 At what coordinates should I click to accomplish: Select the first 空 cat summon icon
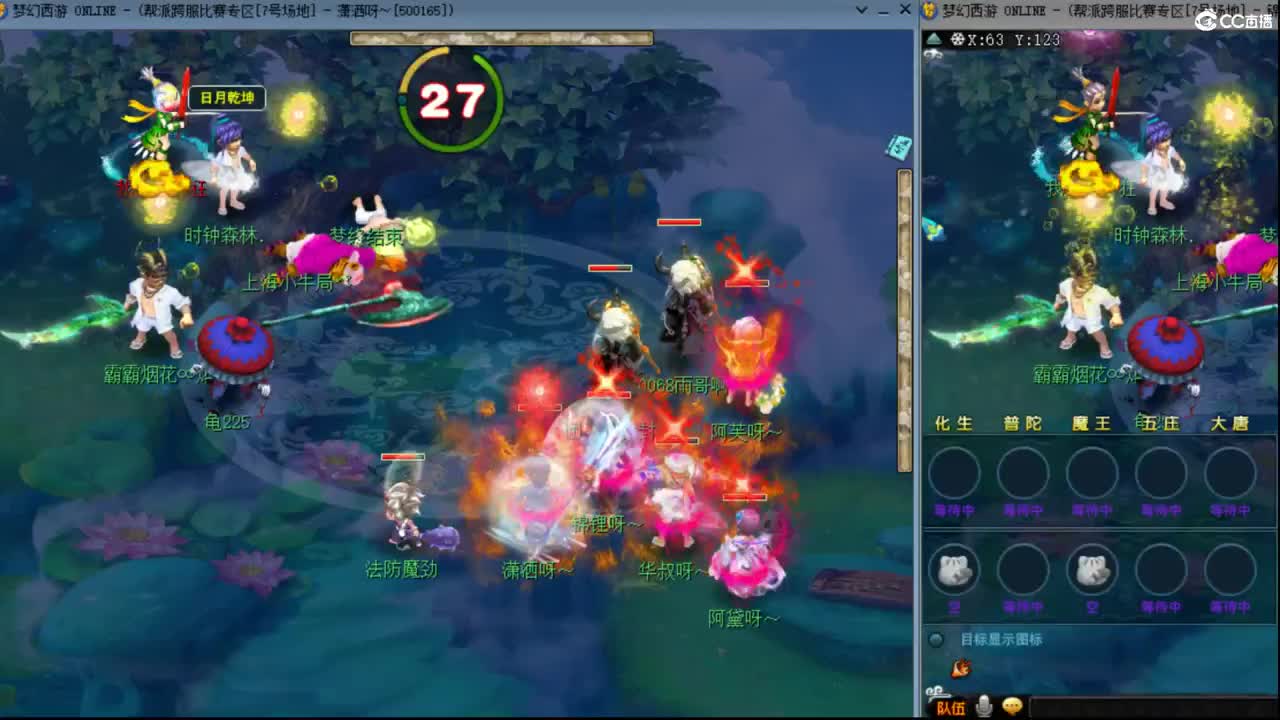click(x=954, y=568)
